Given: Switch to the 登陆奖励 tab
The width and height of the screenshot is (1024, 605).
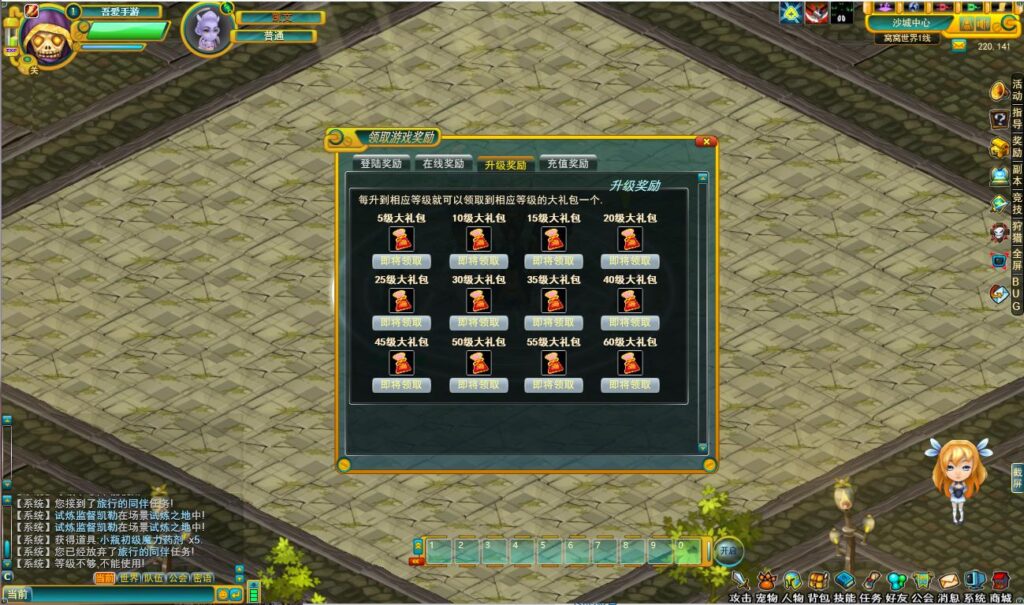Looking at the screenshot, I should coord(381,164).
